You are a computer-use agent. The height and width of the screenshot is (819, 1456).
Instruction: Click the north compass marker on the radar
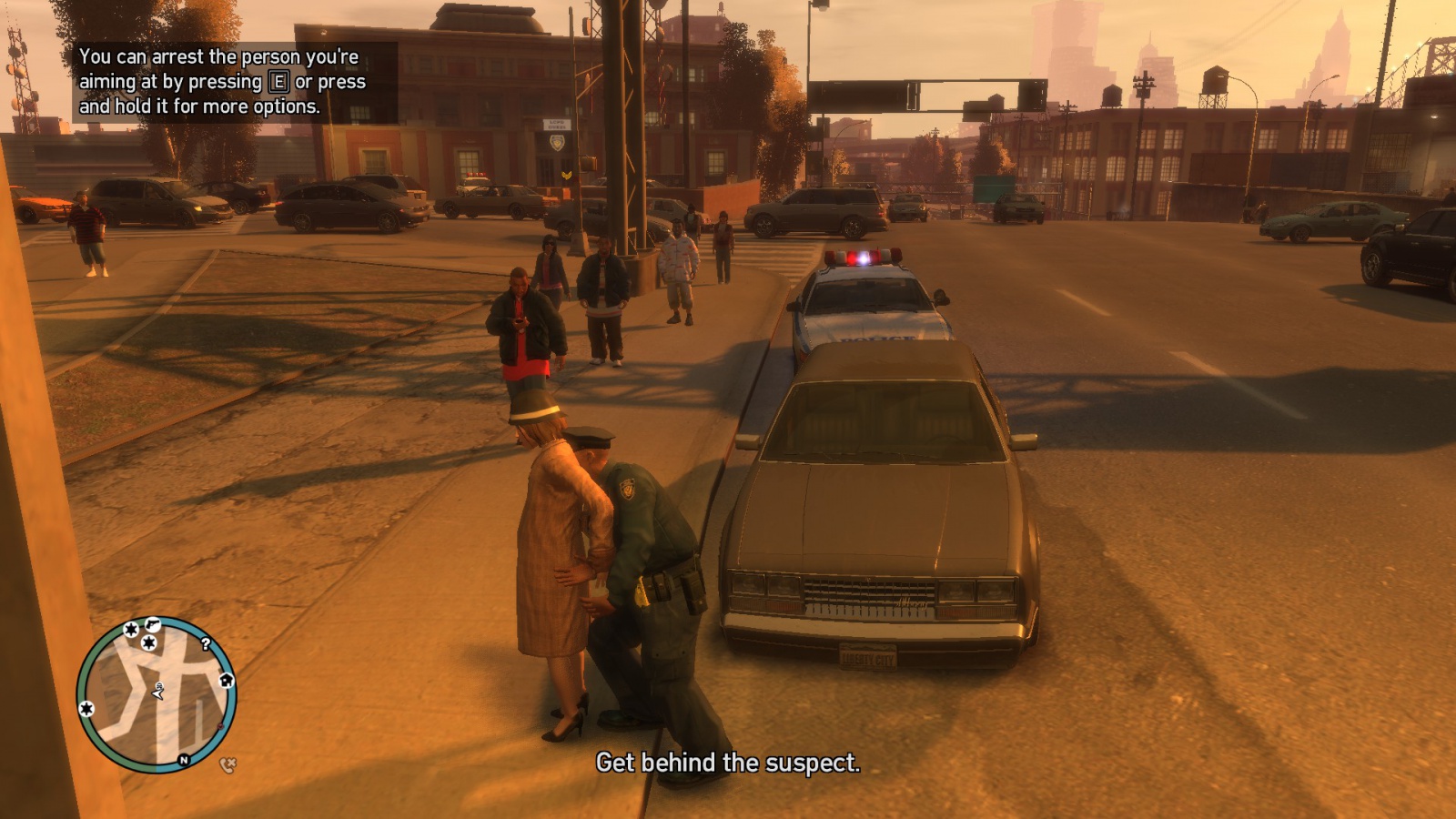(184, 760)
